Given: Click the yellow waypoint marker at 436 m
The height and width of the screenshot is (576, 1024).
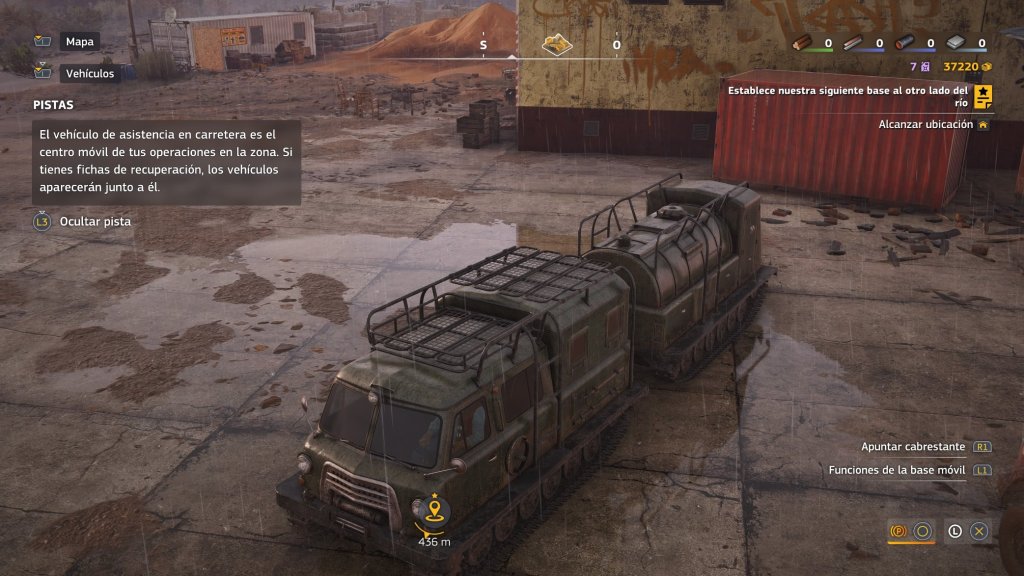Looking at the screenshot, I should [x=434, y=512].
